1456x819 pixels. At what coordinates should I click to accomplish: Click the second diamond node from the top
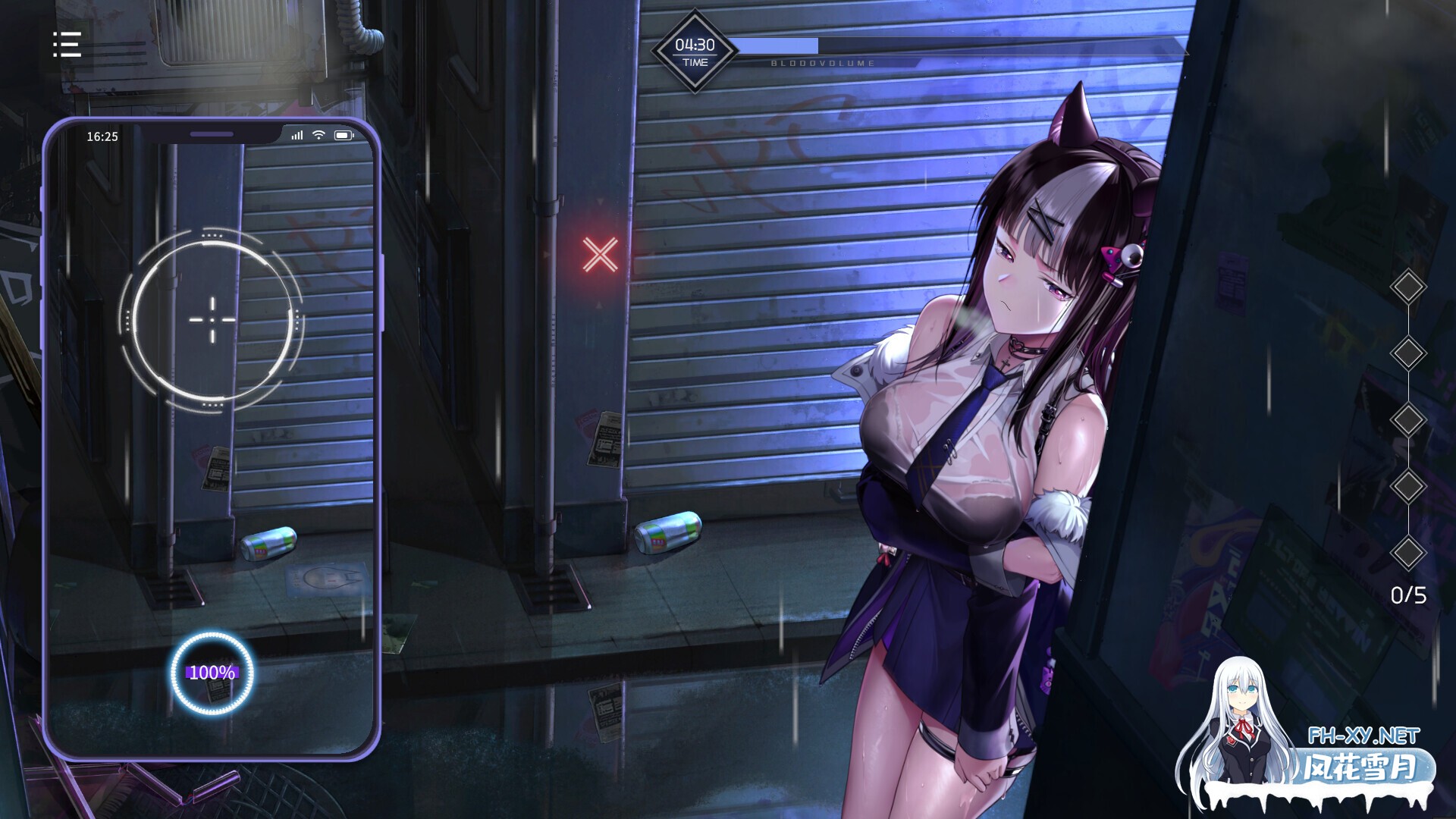coord(1408,353)
